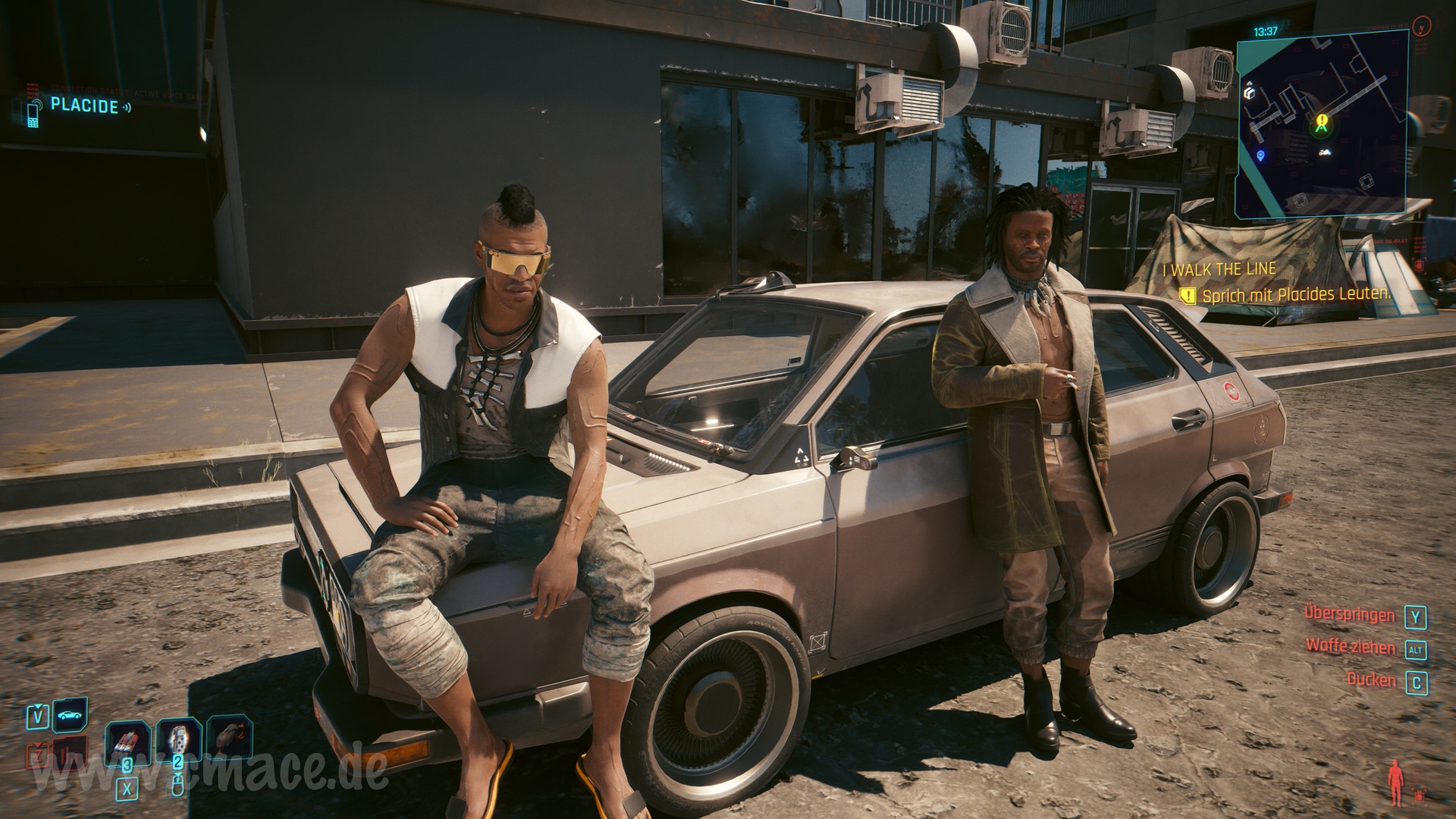Select the blue waypoint pin on minimap
The width and height of the screenshot is (1456, 819).
tap(1260, 155)
